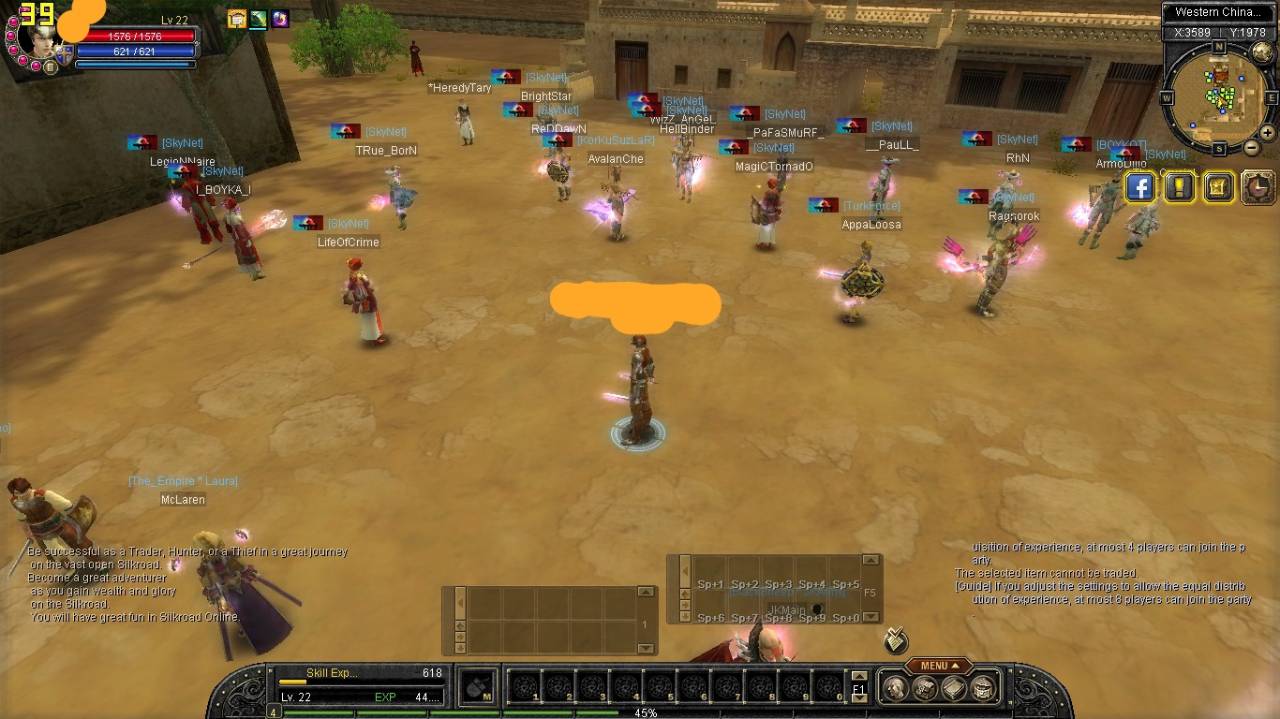This screenshot has width=1280, height=719.
Task: Open the character head icon in menu bar
Action: point(895,687)
